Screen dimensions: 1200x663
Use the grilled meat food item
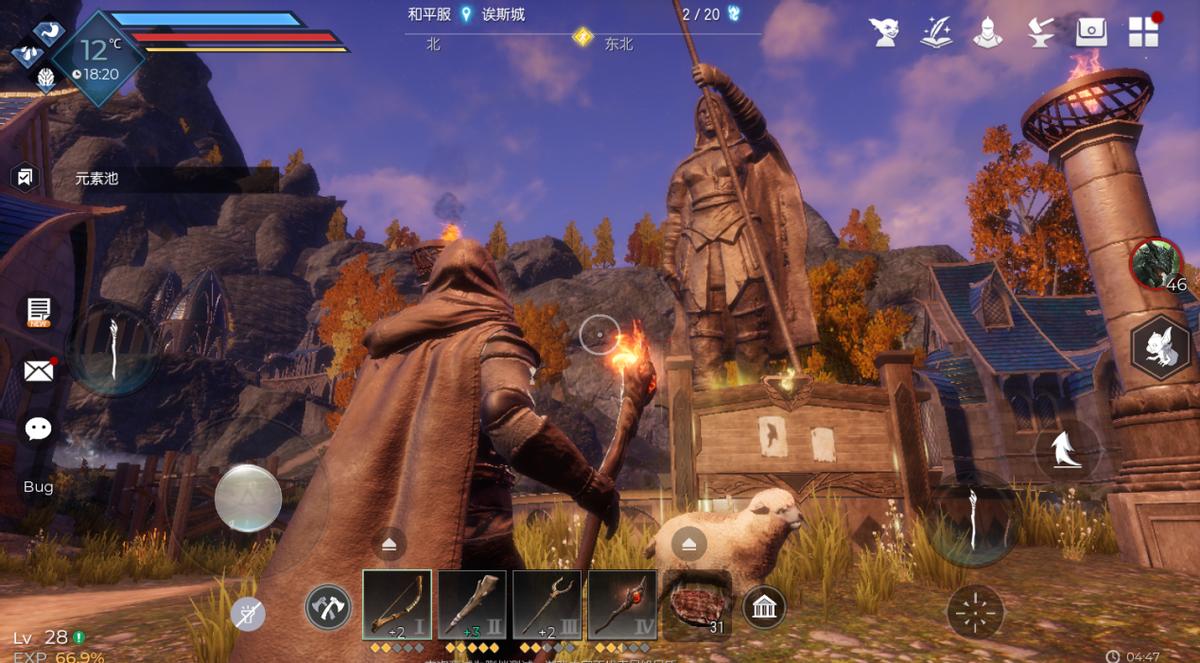click(x=697, y=606)
